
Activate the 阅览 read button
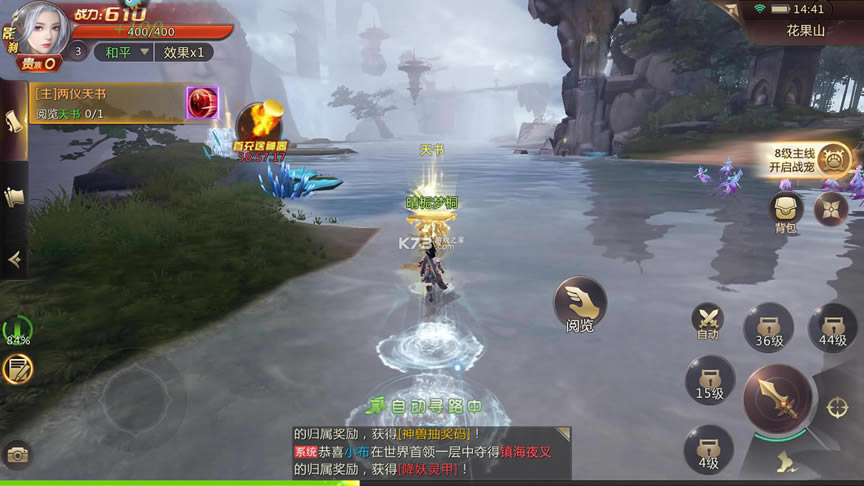click(x=580, y=305)
